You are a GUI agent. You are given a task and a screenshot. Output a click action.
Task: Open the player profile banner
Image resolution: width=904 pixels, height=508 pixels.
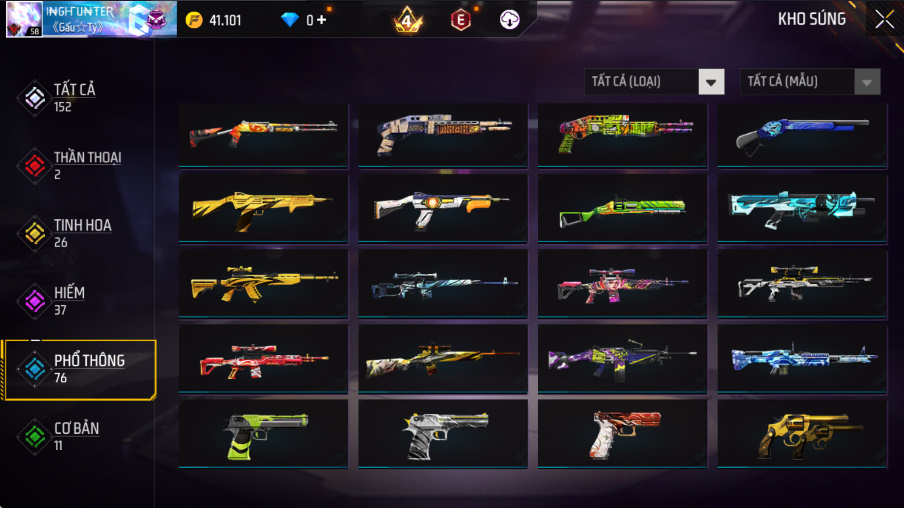pos(90,19)
